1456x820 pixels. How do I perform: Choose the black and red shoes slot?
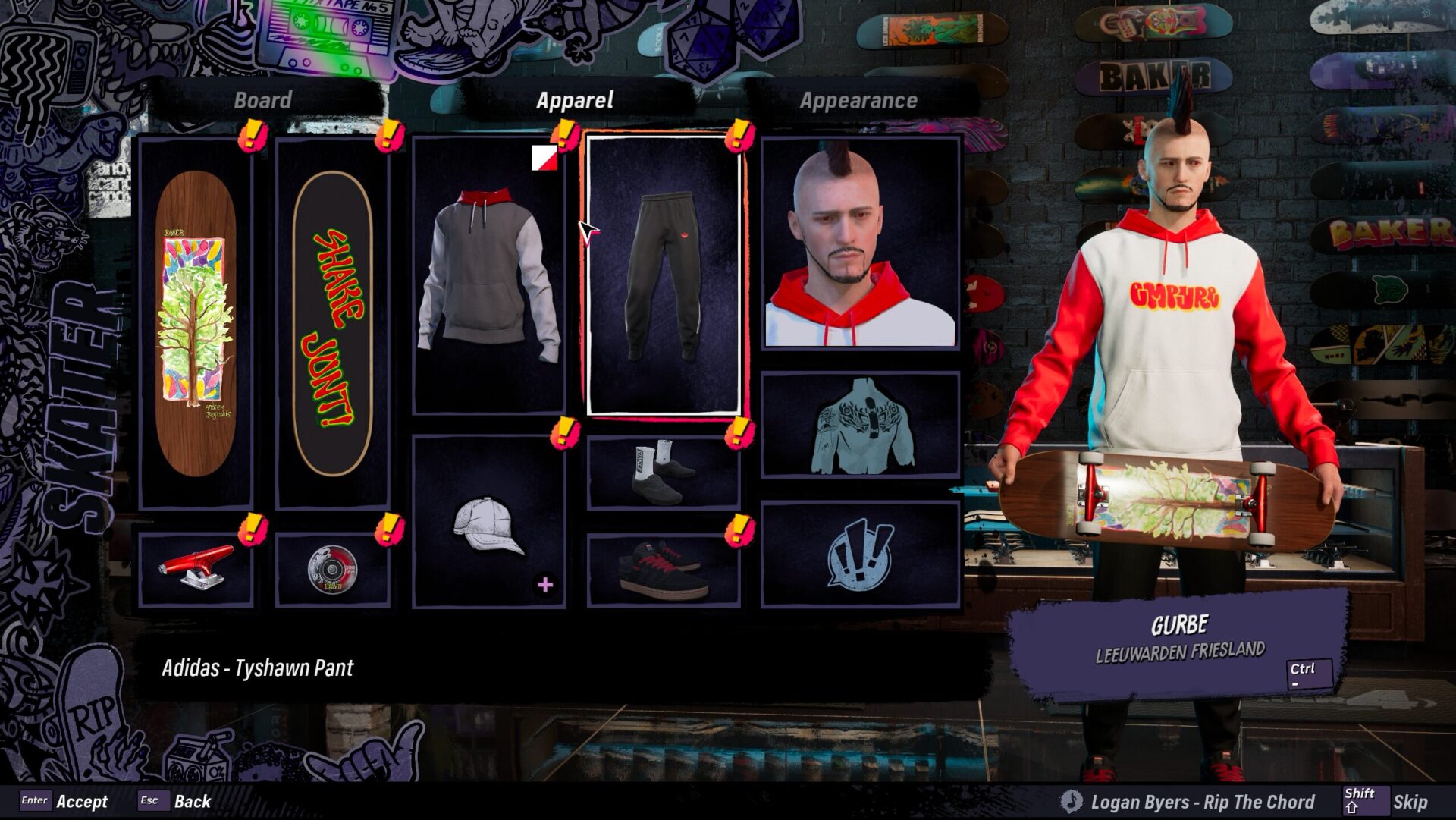pyautogui.click(x=664, y=570)
